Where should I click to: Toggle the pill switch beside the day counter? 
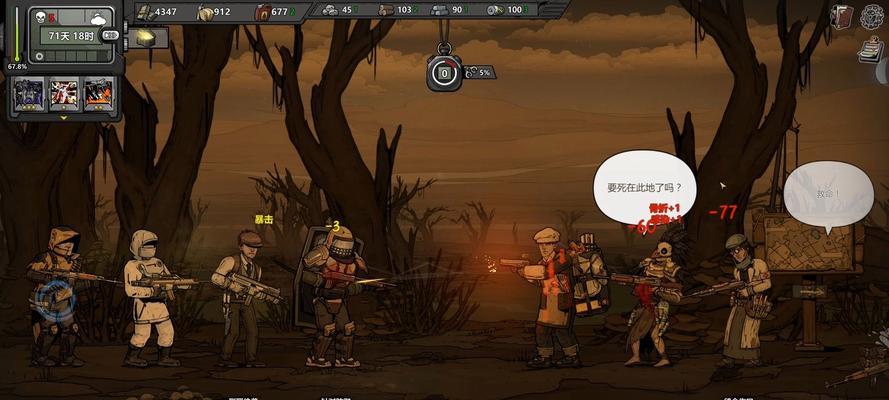click(x=110, y=35)
